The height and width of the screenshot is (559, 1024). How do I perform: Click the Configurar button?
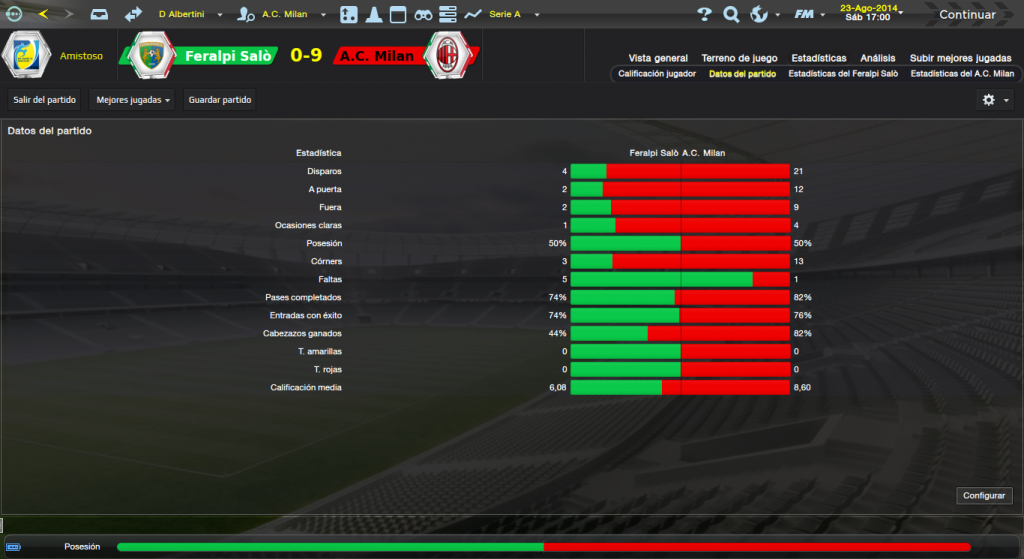(x=986, y=496)
